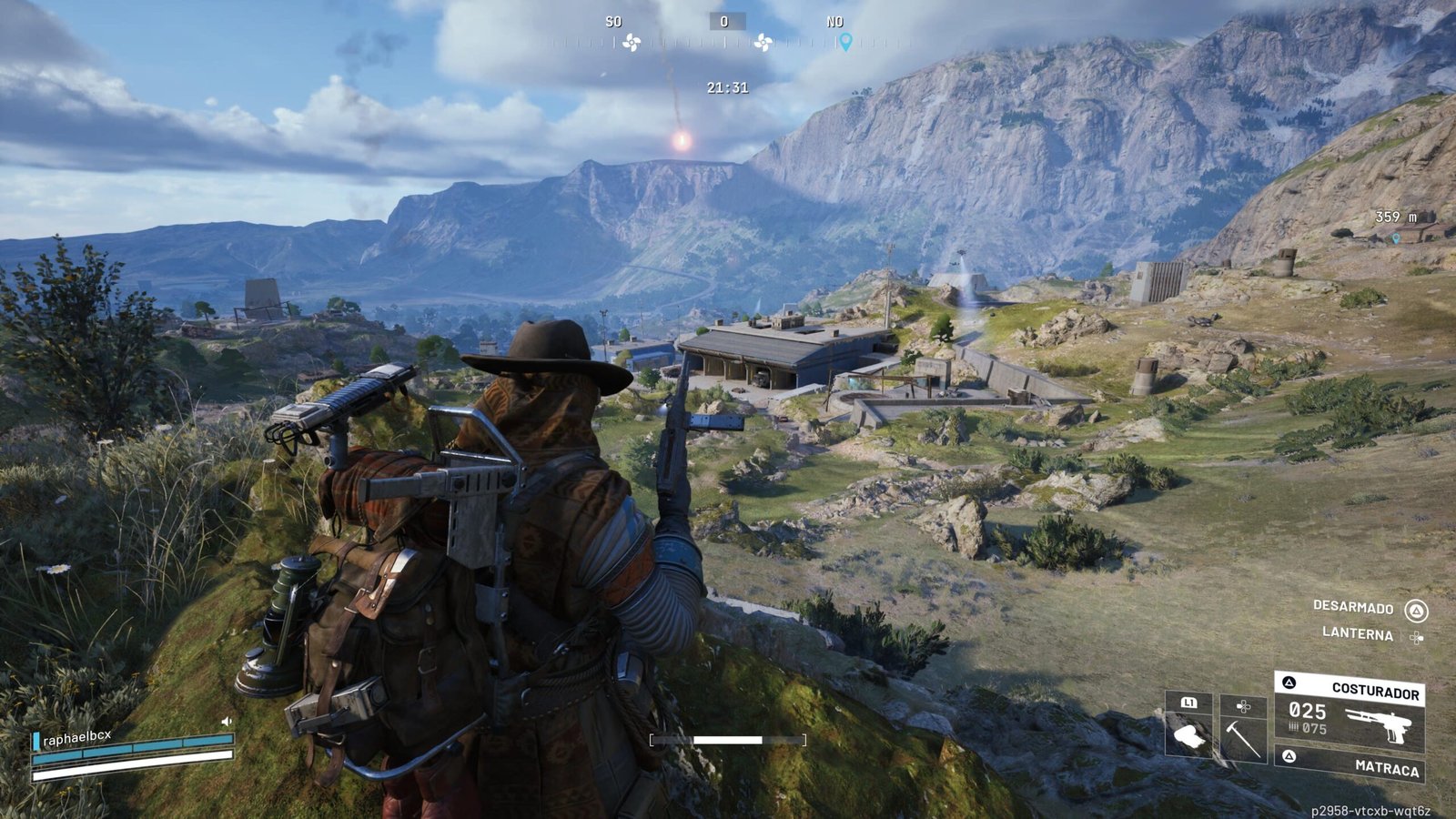The image size is (1456, 819).
Task: Click the speaker icon above raphaelbcx's bars
Action: click(x=227, y=722)
